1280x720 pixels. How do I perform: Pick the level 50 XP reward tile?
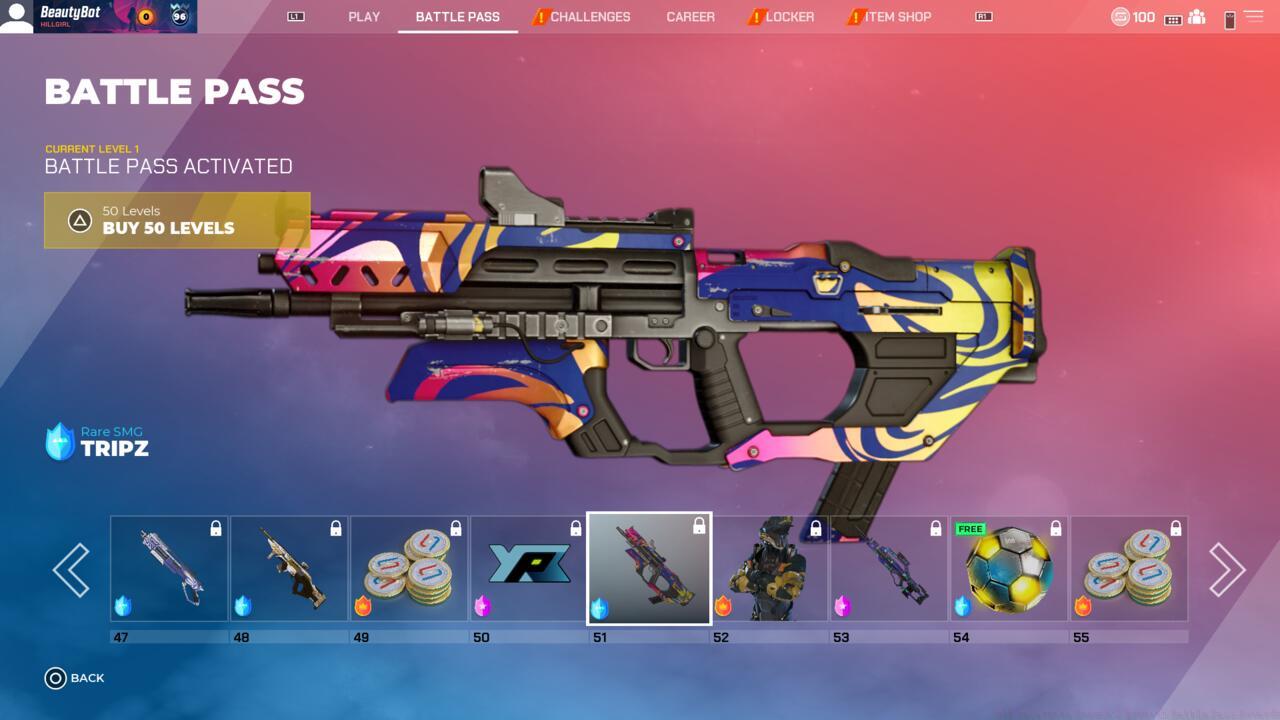tap(529, 569)
